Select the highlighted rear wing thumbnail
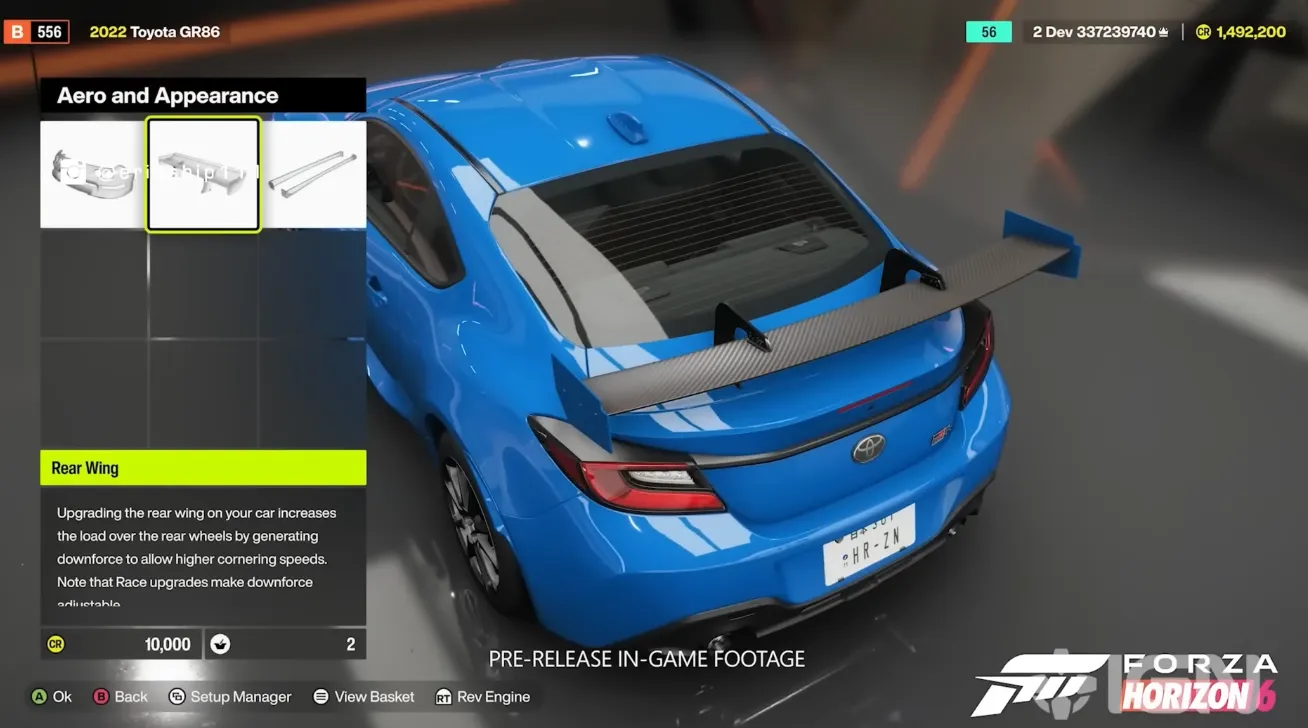This screenshot has height=728, width=1308. click(204, 173)
